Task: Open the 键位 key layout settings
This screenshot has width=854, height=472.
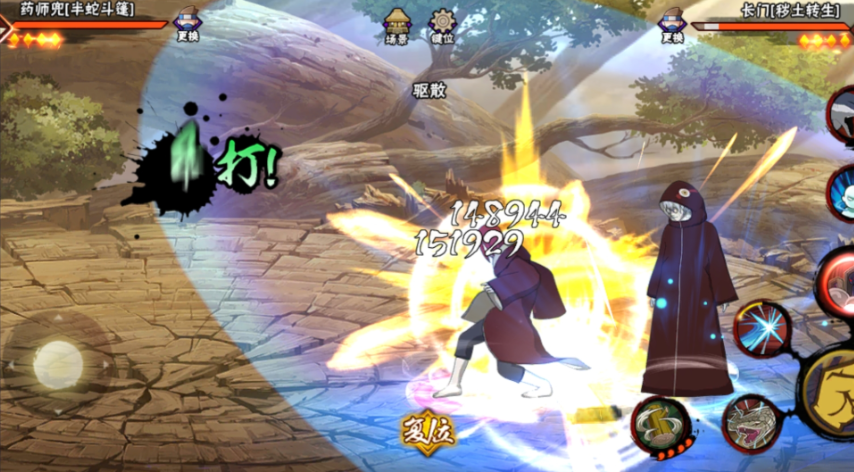Action: pyautogui.click(x=441, y=24)
